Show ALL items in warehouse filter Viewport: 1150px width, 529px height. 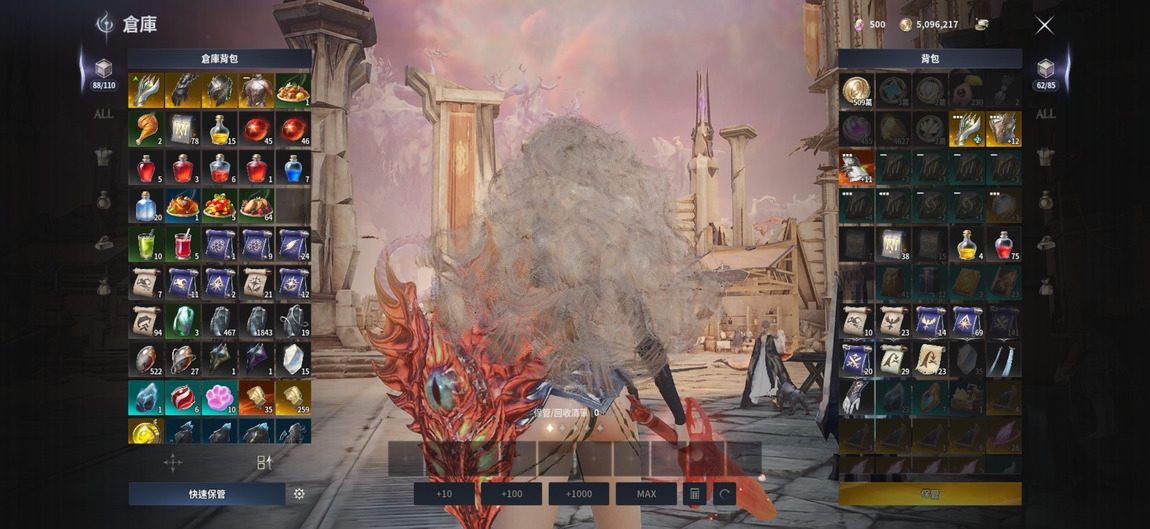[x=103, y=114]
